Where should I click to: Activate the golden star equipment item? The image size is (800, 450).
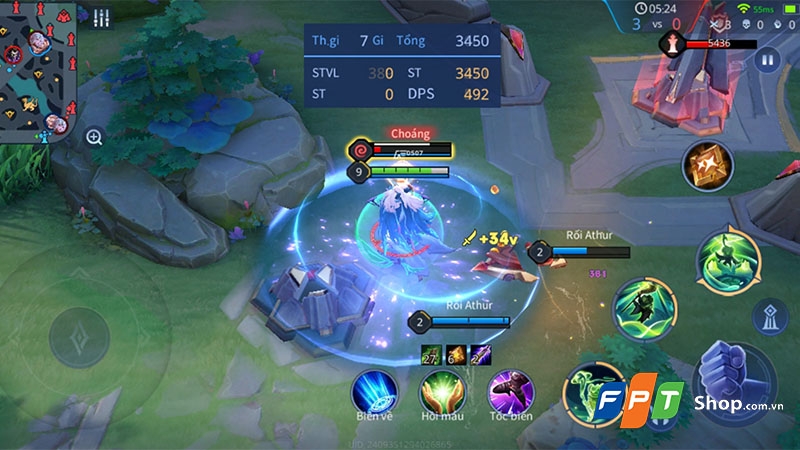[707, 165]
